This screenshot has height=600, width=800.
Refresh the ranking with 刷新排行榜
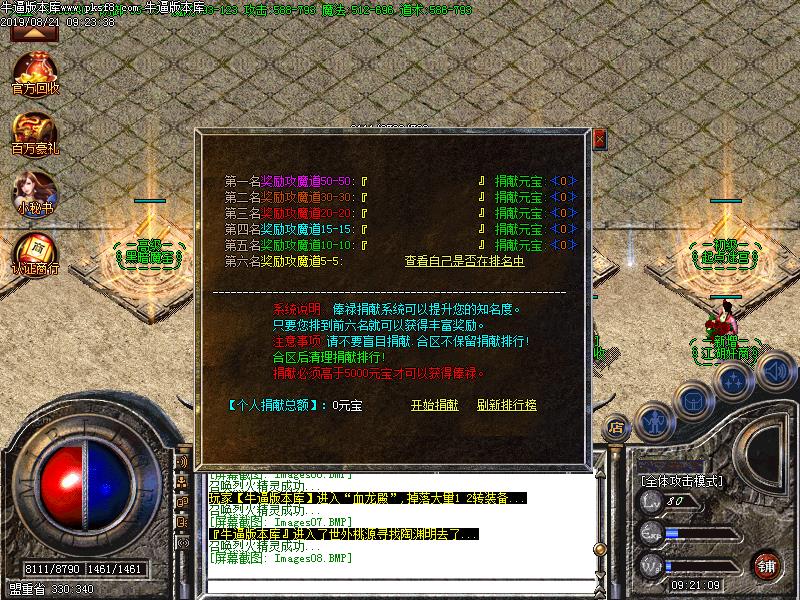[x=507, y=405]
